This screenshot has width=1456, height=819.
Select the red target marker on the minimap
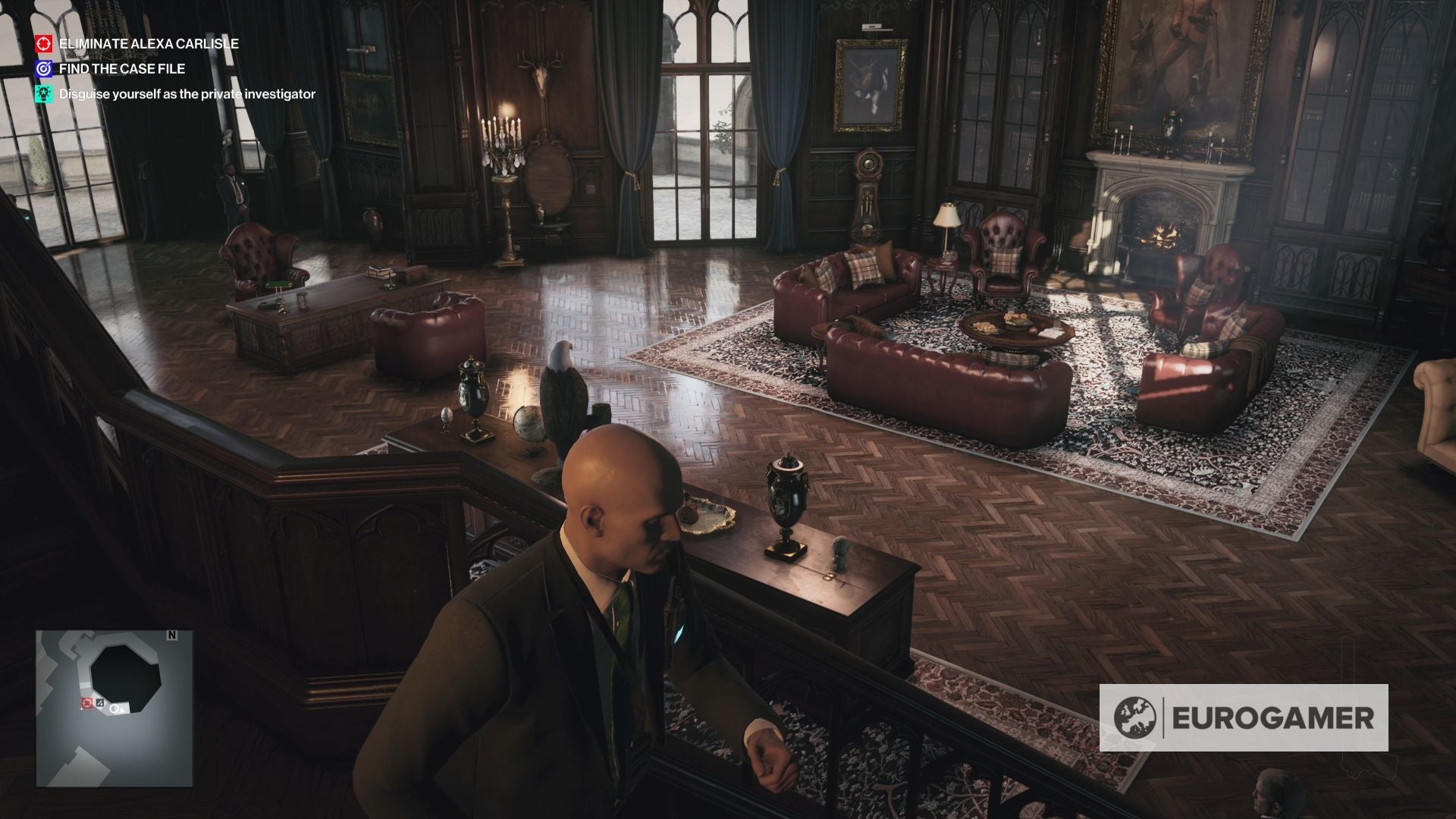tap(87, 704)
